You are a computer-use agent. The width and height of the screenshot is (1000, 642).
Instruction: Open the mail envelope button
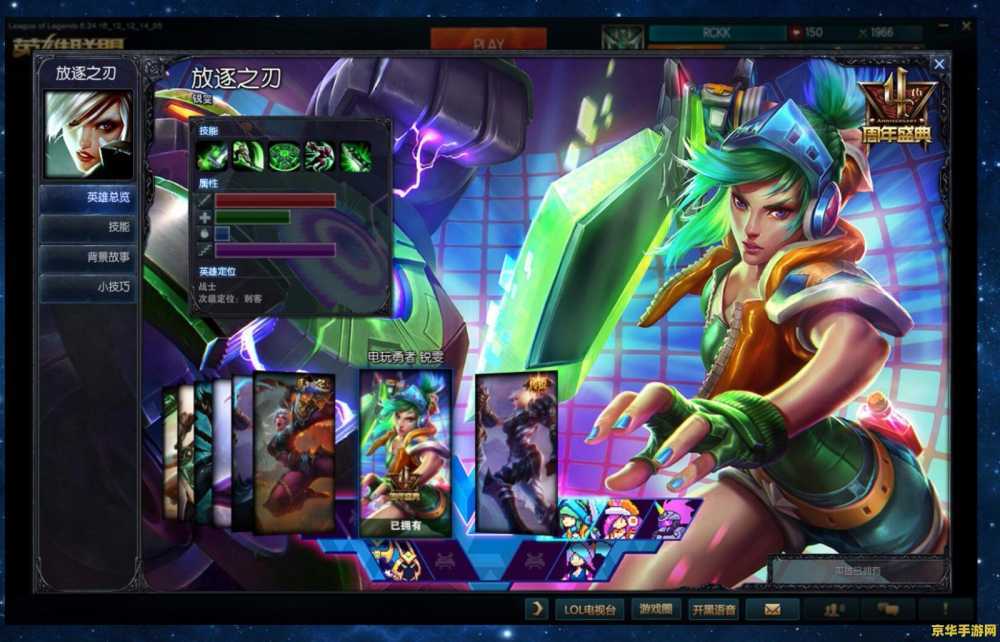773,609
